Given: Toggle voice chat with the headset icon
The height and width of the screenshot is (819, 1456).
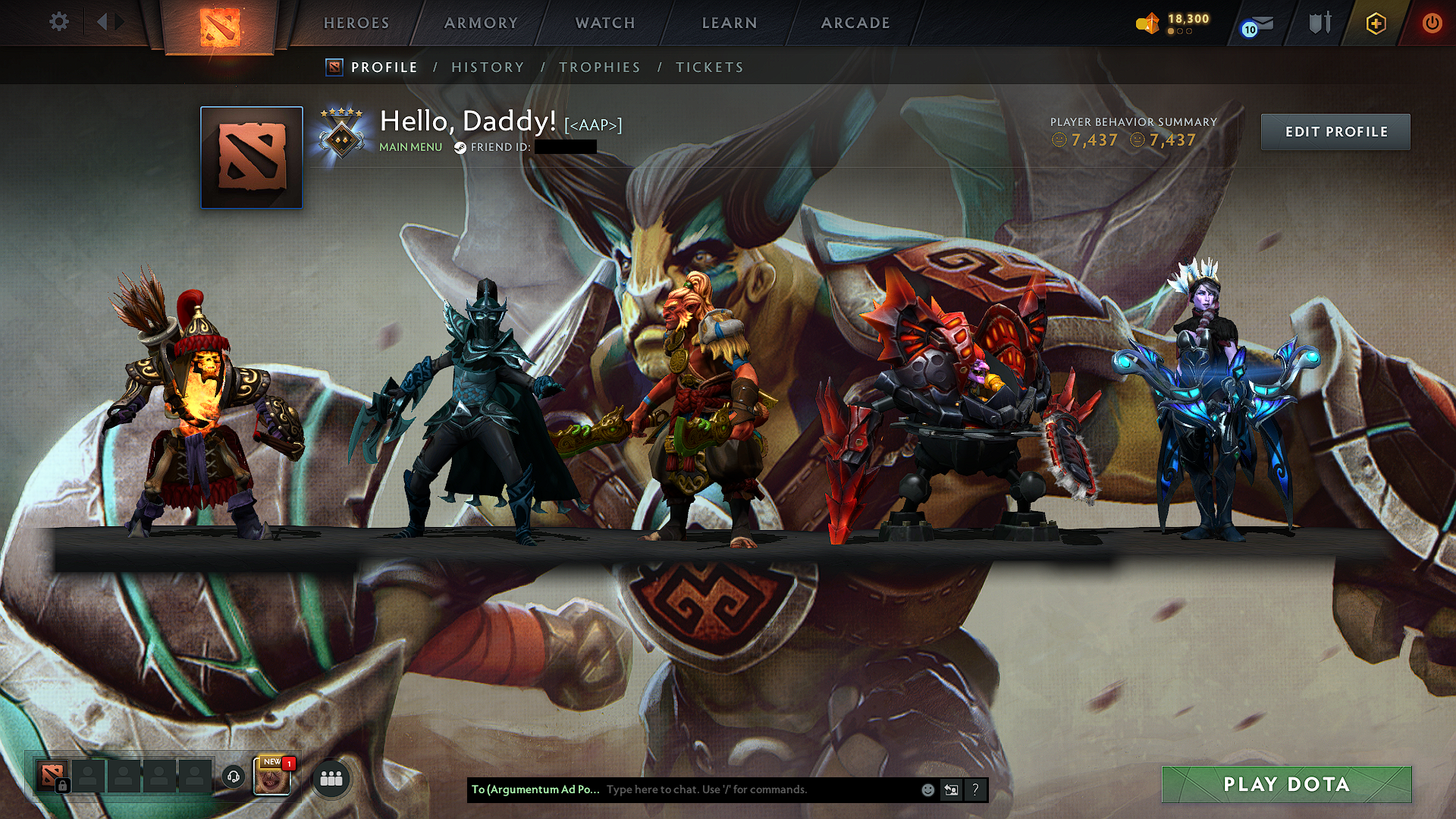Looking at the screenshot, I should click(232, 777).
